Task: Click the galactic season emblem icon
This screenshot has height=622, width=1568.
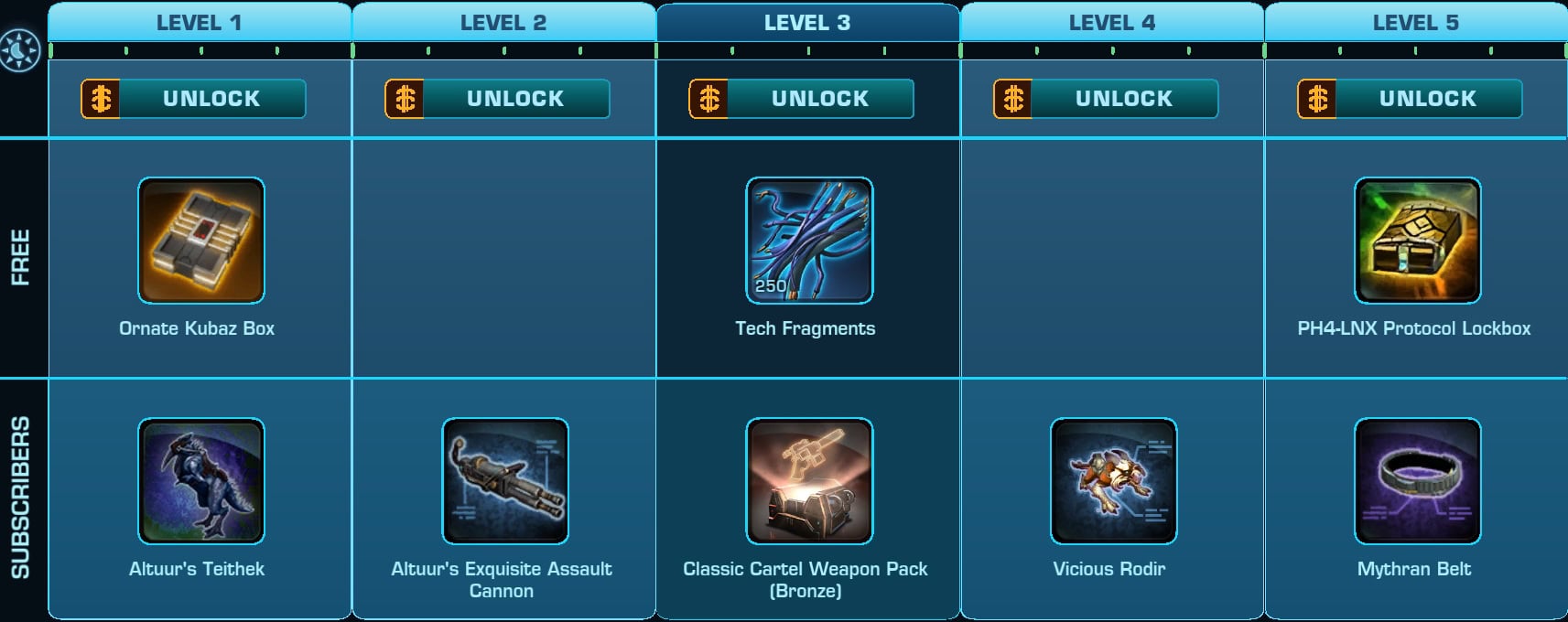Action: [x=20, y=50]
